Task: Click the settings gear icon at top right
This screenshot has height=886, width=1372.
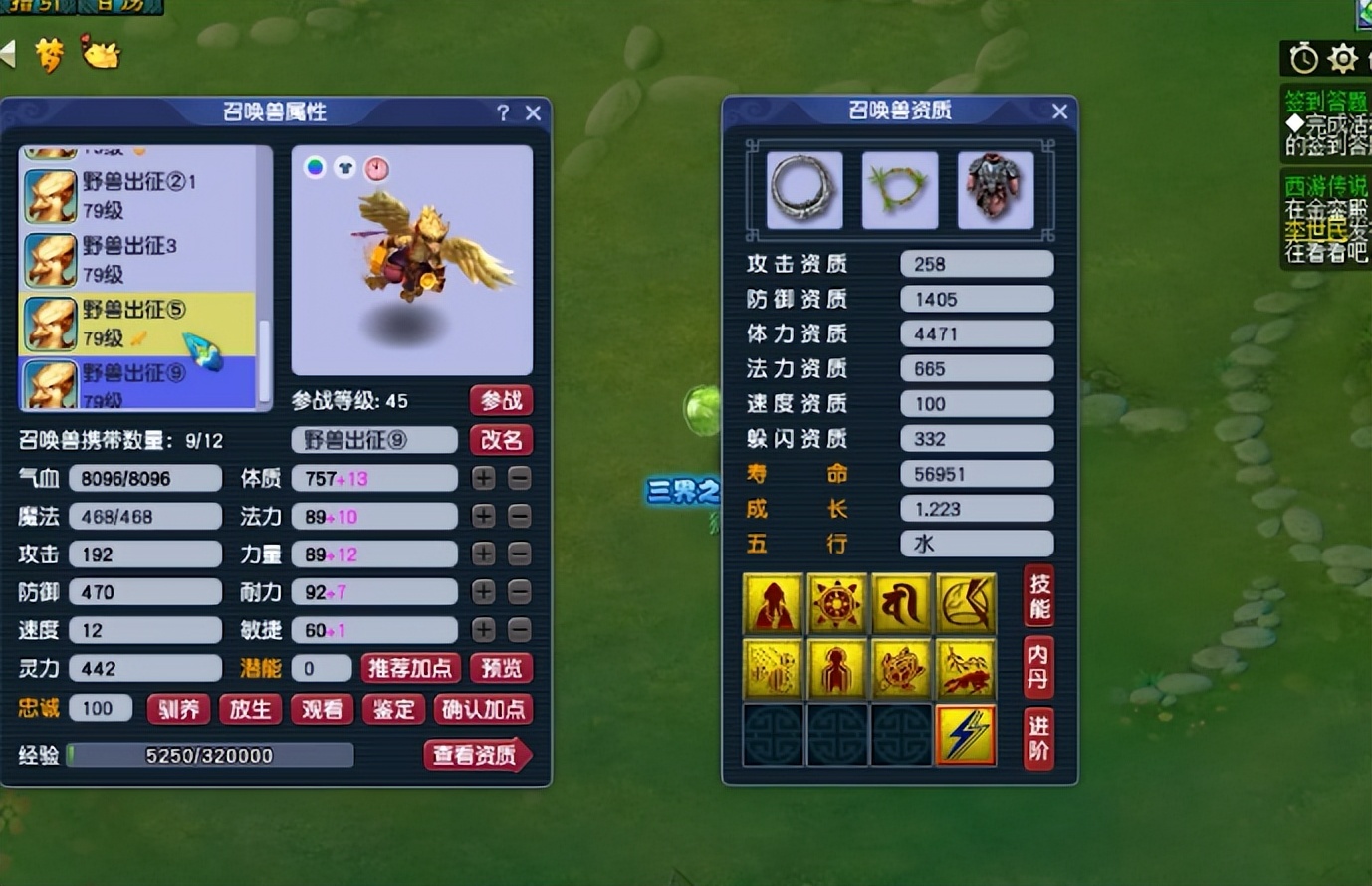Action: pos(1342,60)
